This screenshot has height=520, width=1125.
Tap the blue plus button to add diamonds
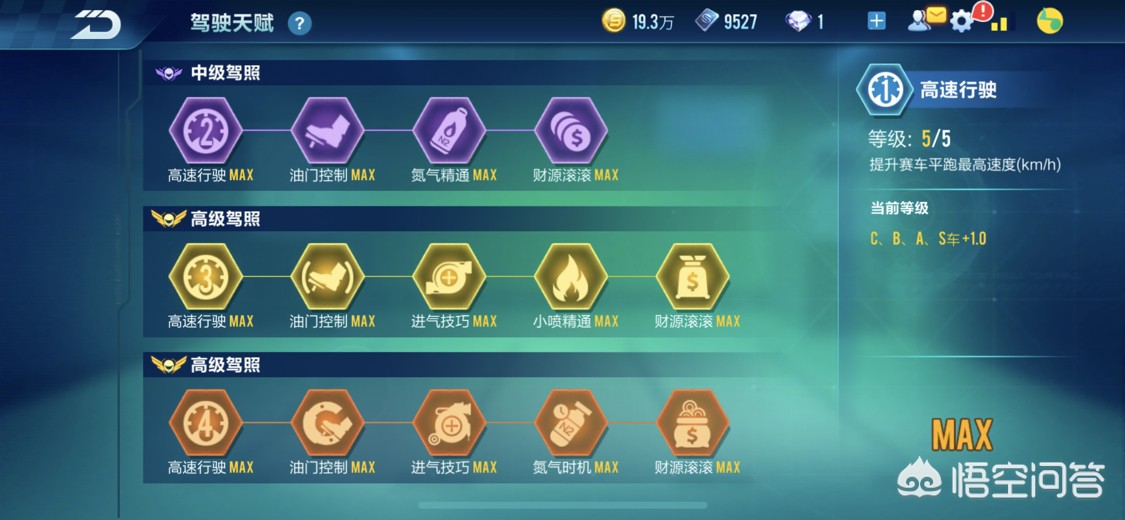tap(876, 21)
